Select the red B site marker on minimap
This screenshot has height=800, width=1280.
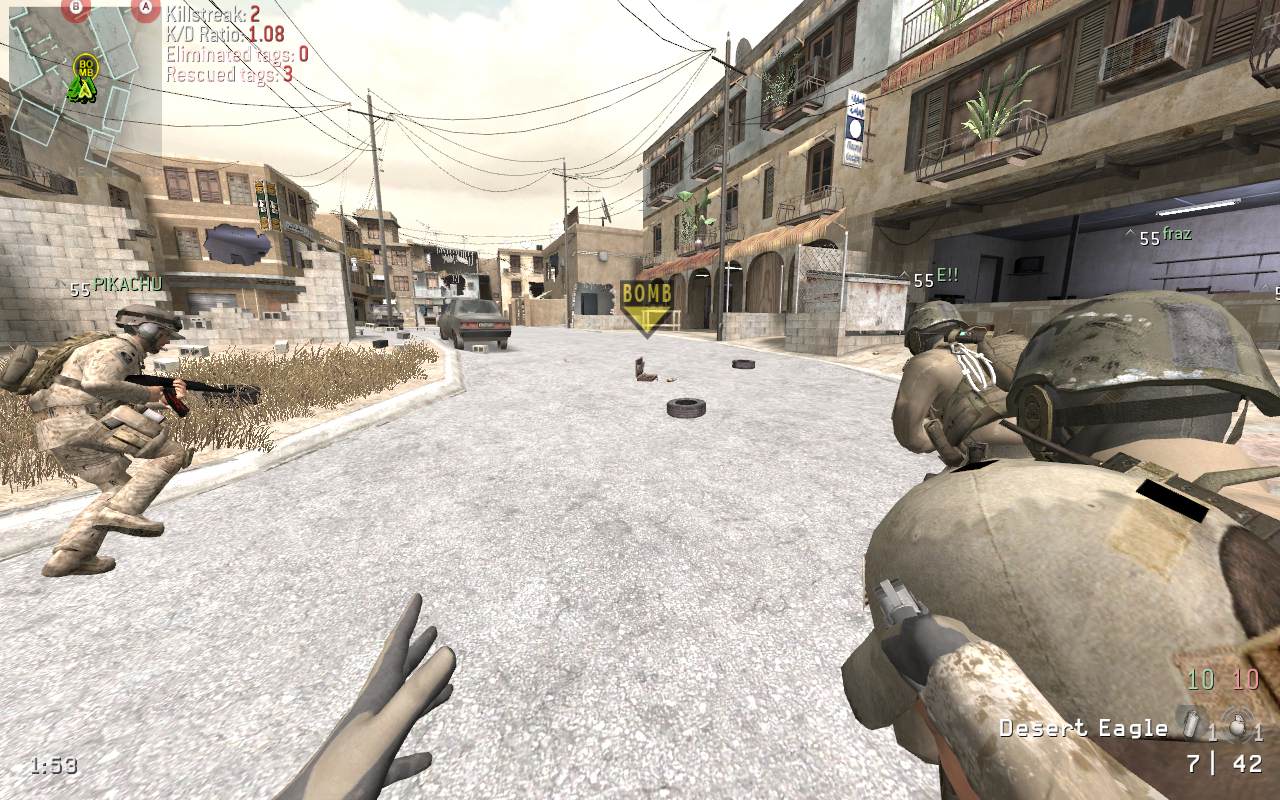75,9
